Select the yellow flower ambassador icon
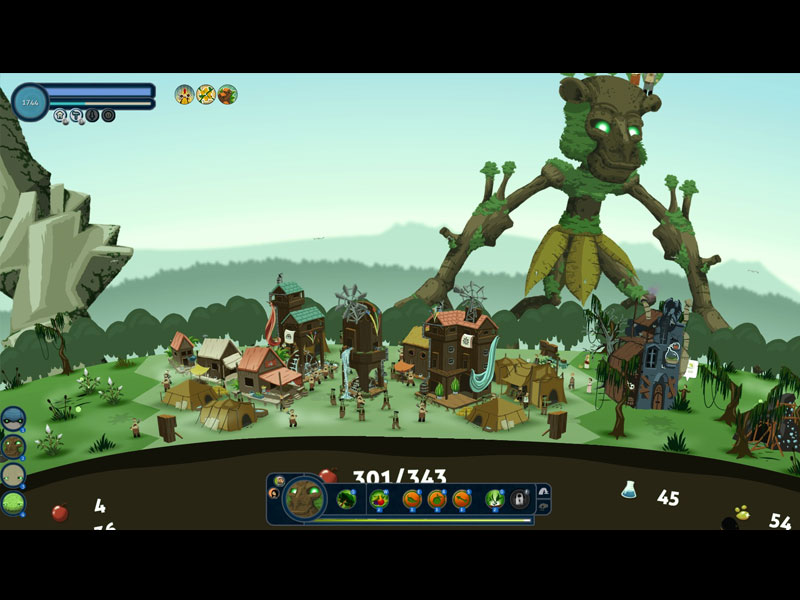Viewport: 800px width, 600px height. point(206,94)
